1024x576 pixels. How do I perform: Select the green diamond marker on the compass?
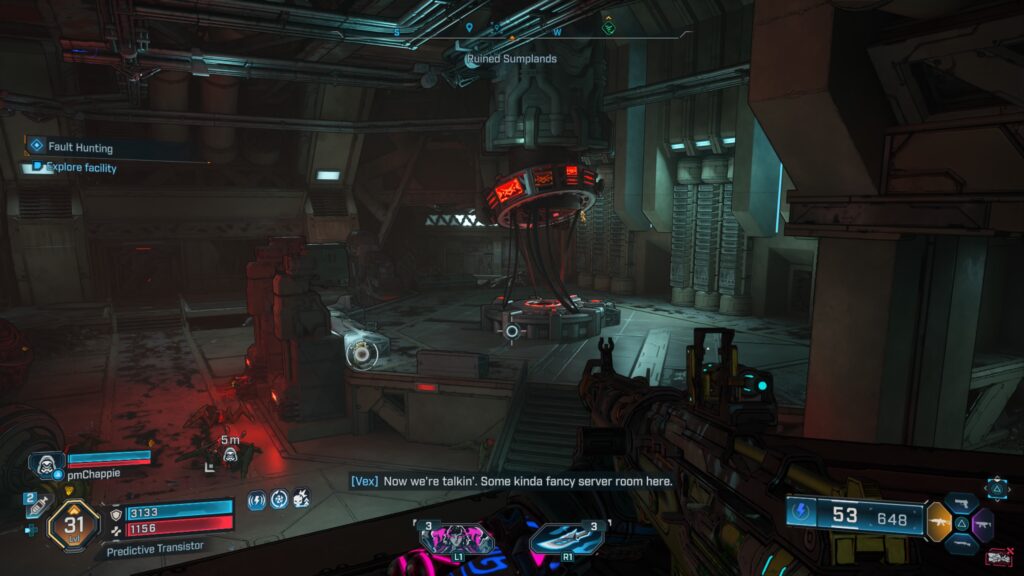608,28
